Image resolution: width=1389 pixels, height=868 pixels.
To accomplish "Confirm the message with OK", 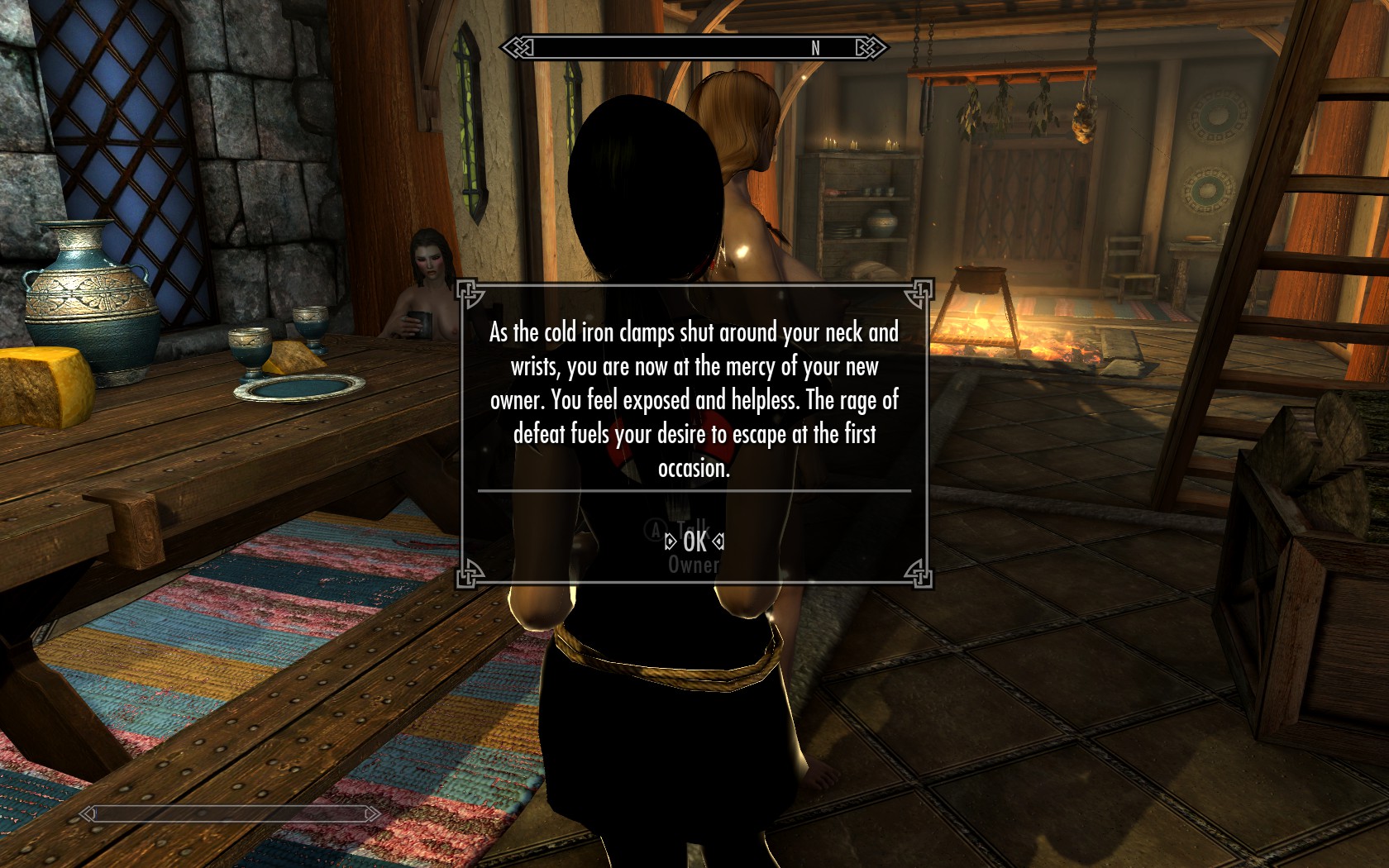I will pos(694,541).
